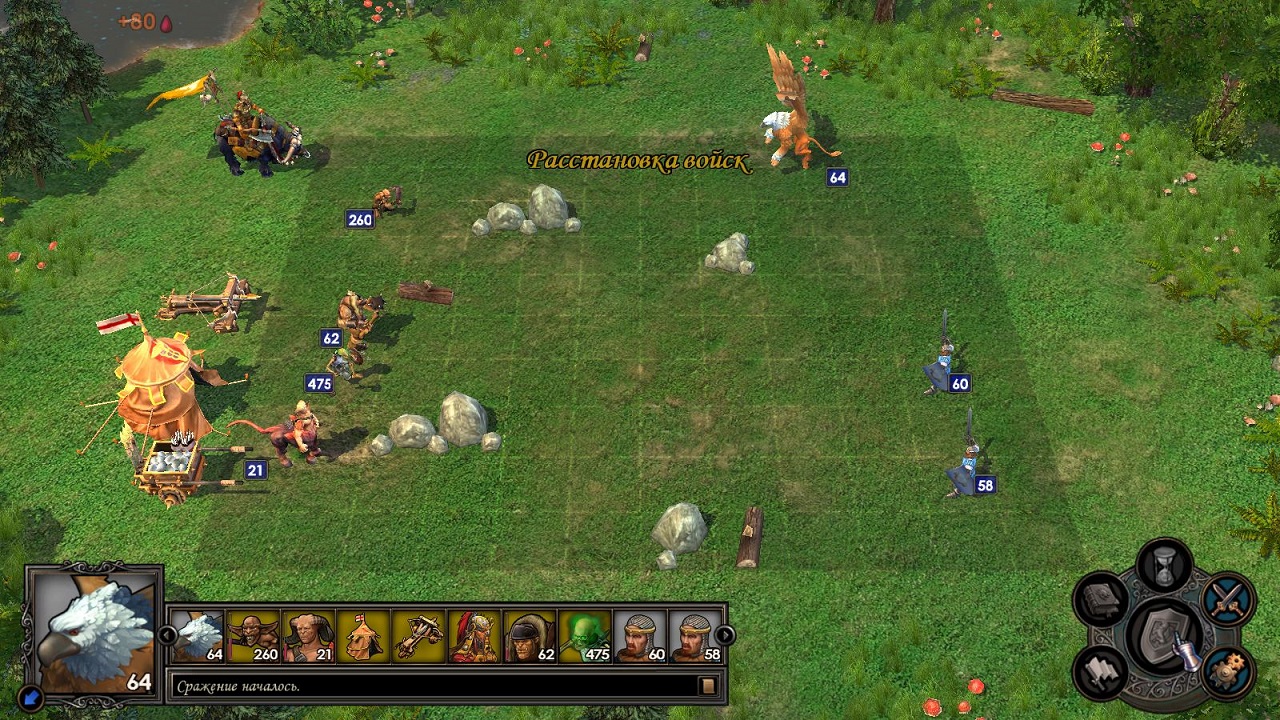Choose the shield defend action
Viewport: 1280px width, 720px height.
click(x=1165, y=636)
